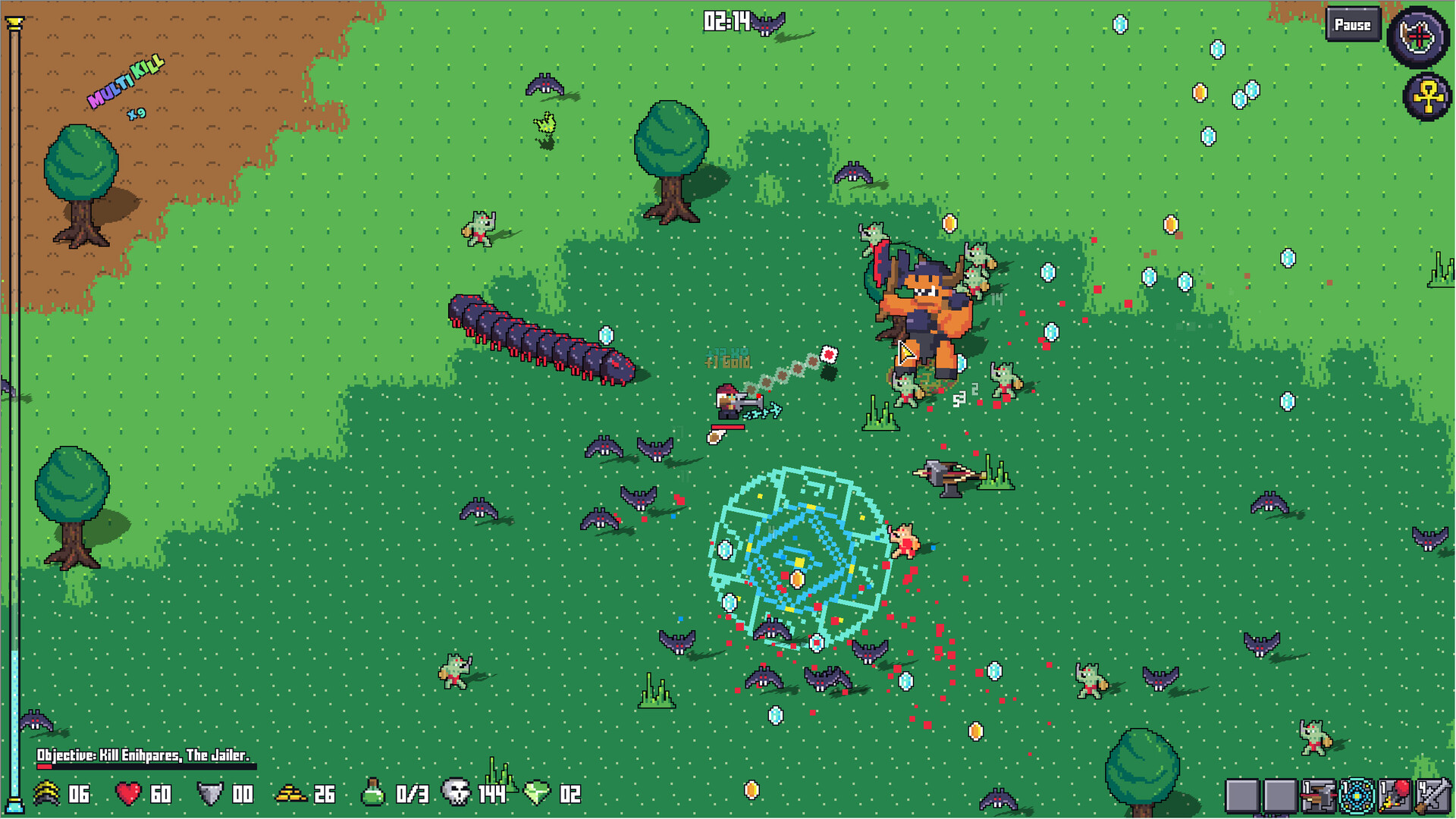
Task: Open the weapon crest emblem below Pause
Action: (1417, 36)
